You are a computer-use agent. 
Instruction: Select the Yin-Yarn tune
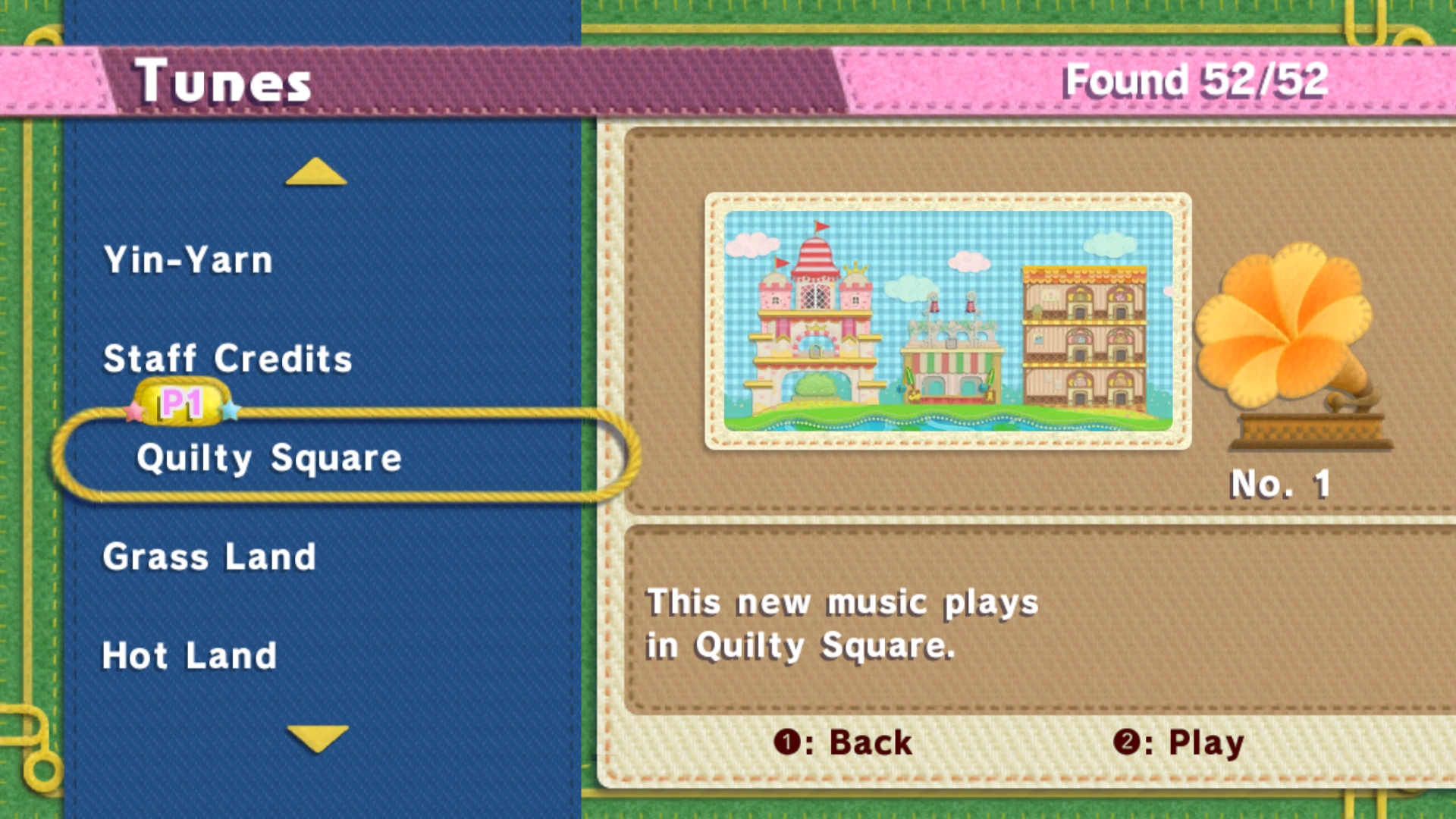[188, 259]
